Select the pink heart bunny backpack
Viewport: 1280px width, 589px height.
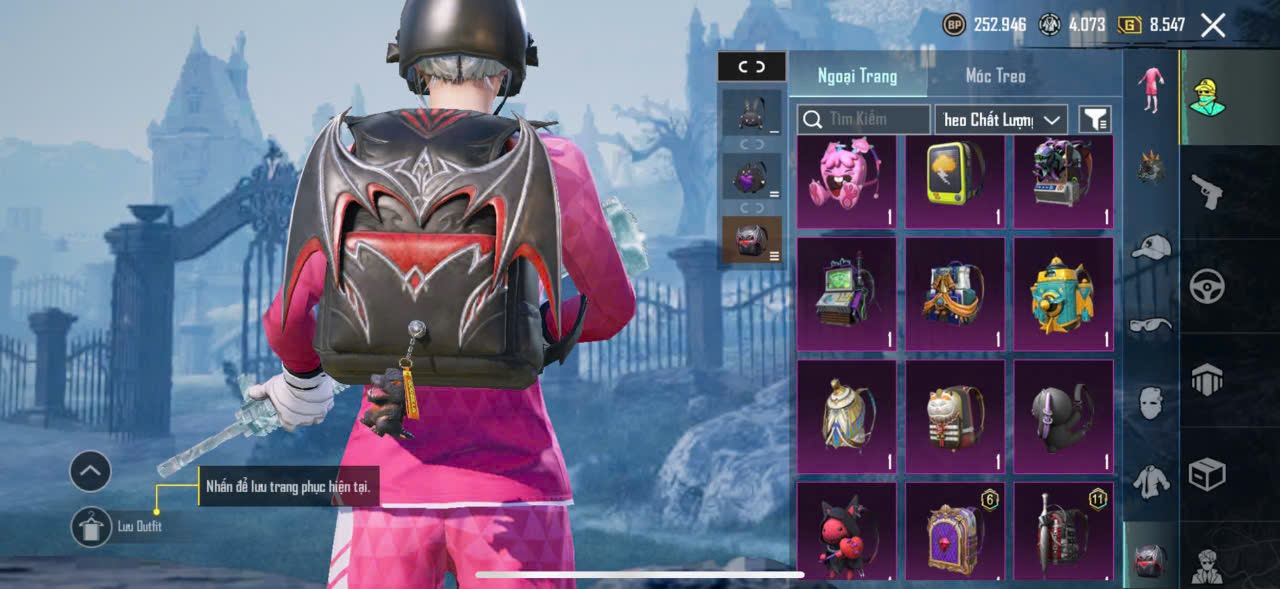(846, 181)
